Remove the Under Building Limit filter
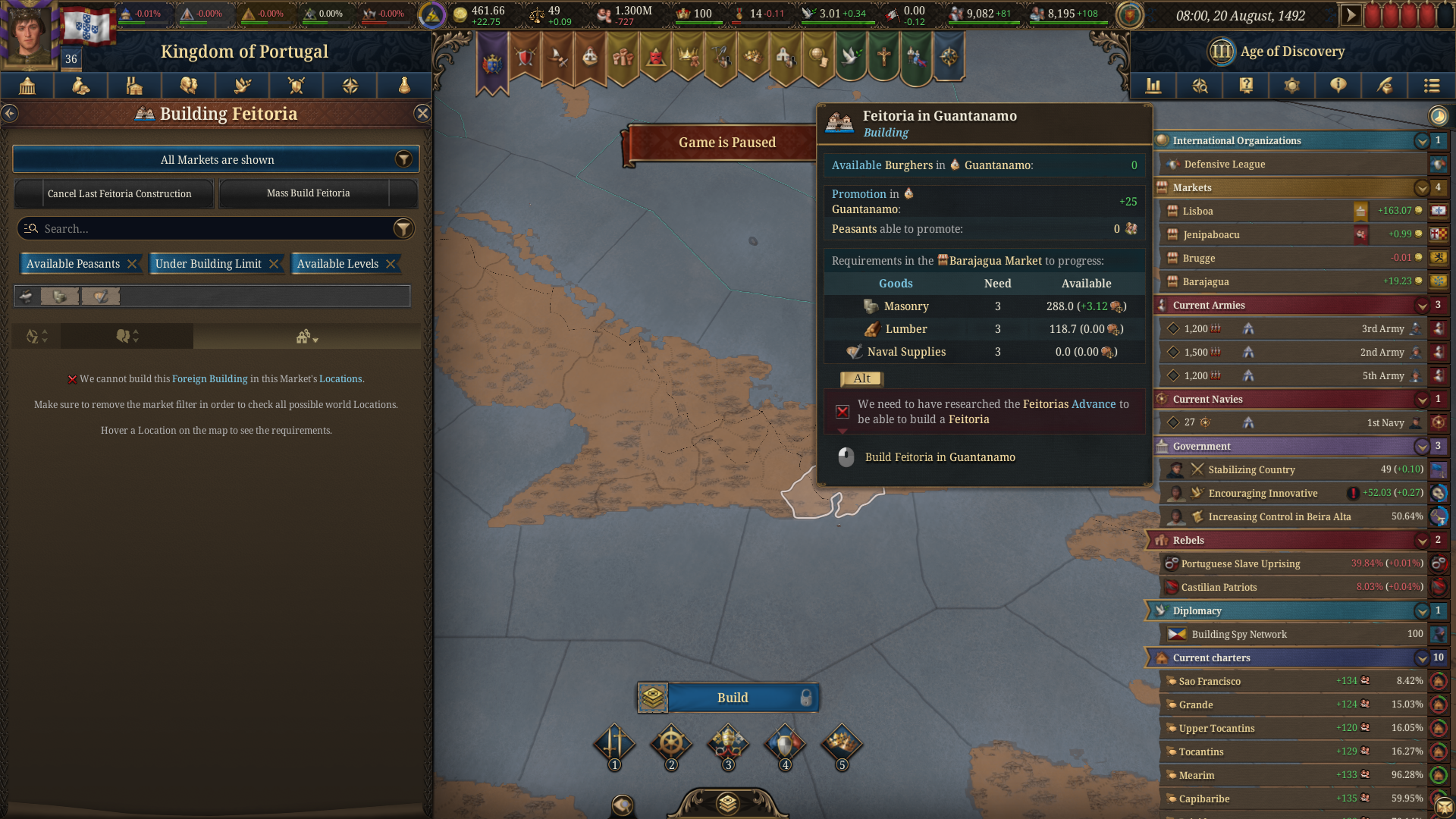 coord(273,263)
